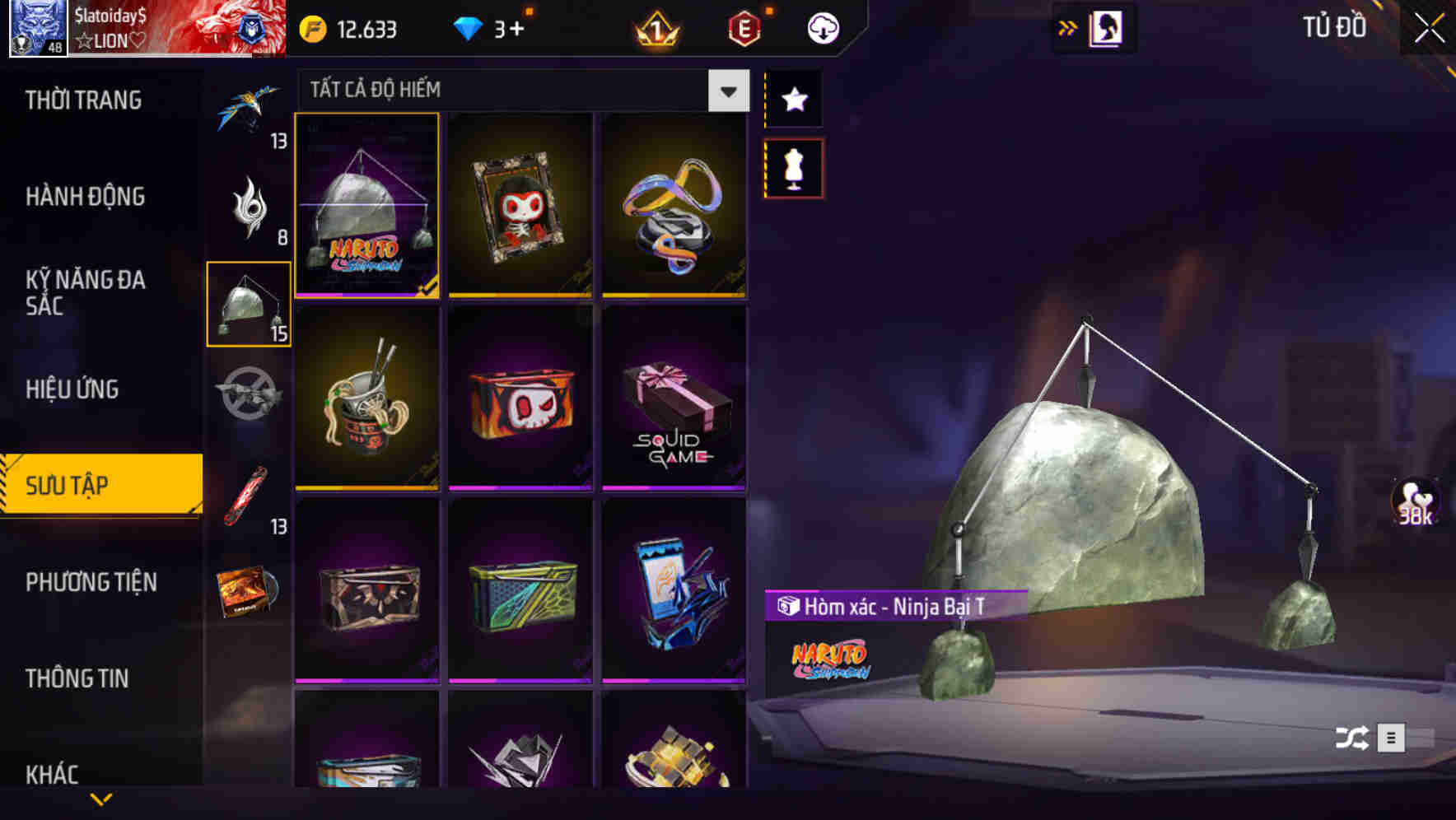Click the double-arrow expander in the top bar
Viewport: 1456px width, 820px height.
pyautogui.click(x=1068, y=27)
